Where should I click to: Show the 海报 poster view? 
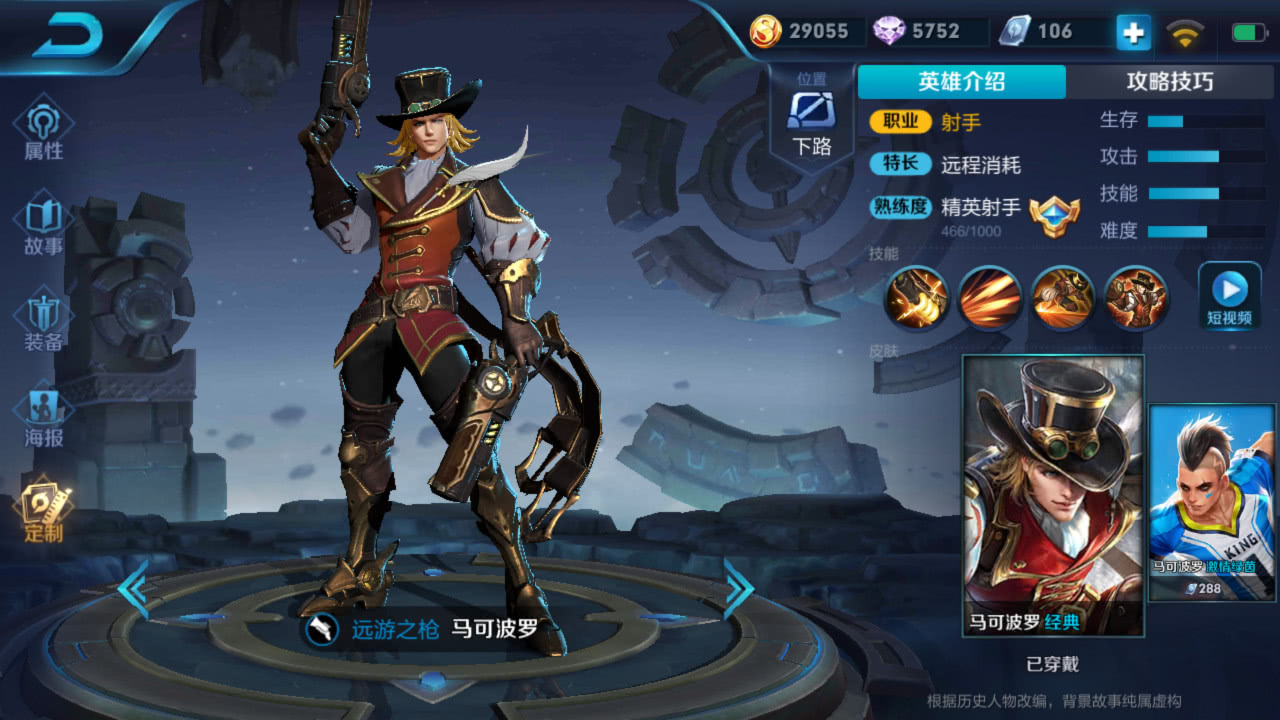pyautogui.click(x=43, y=417)
